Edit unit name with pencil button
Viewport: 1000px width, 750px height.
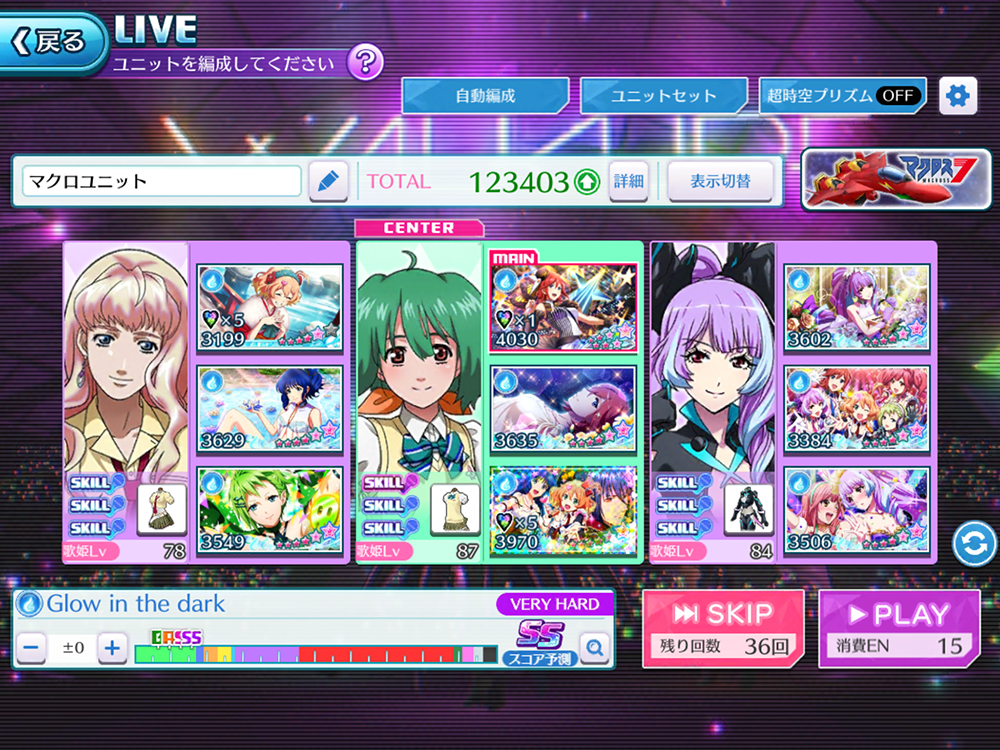(327, 182)
